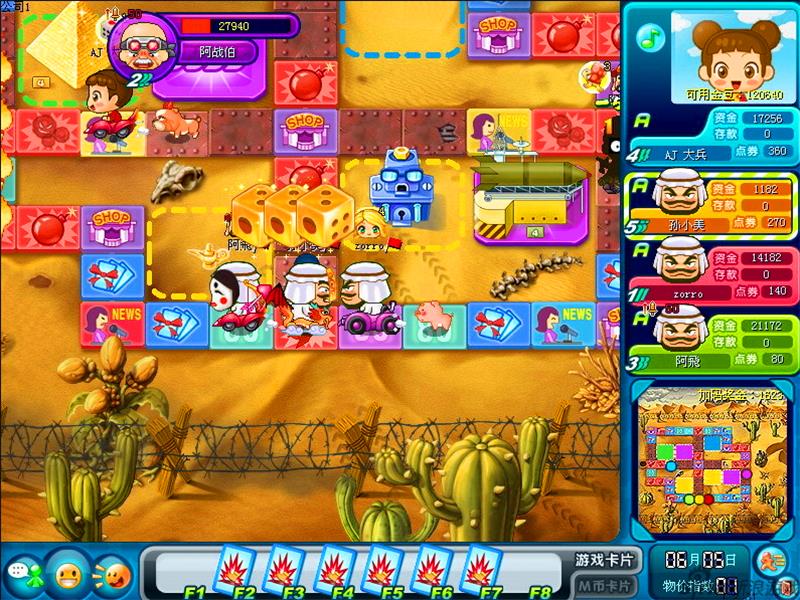Open the yellow smiley emoticon menu
This screenshot has width=800, height=600.
tap(68, 574)
